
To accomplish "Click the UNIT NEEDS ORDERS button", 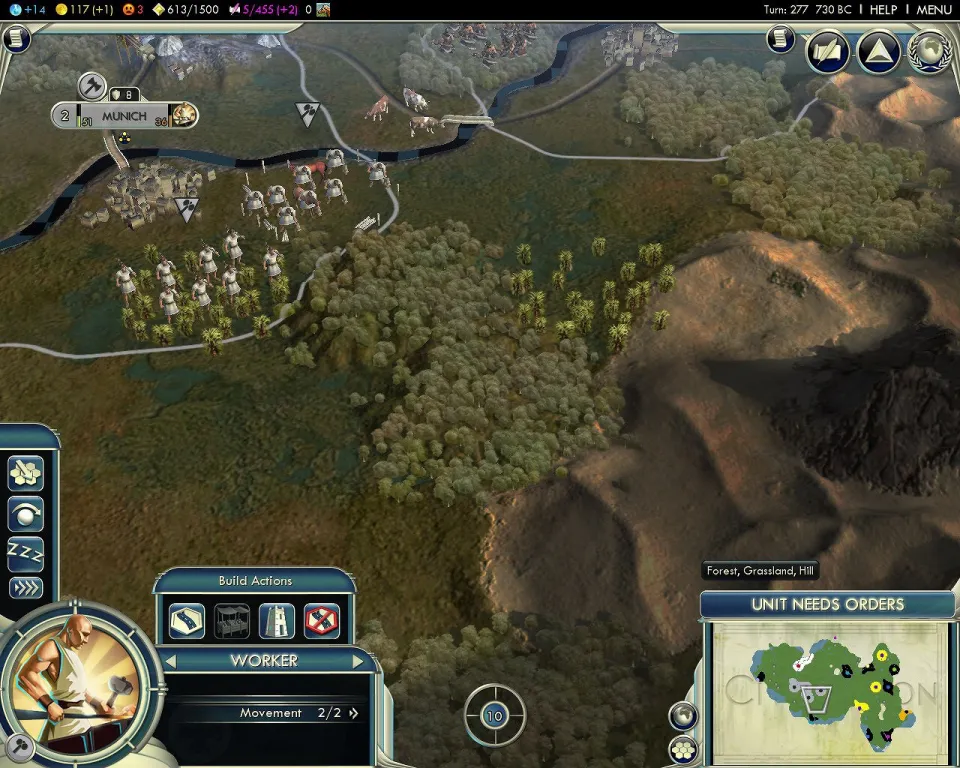I will (x=827, y=604).
